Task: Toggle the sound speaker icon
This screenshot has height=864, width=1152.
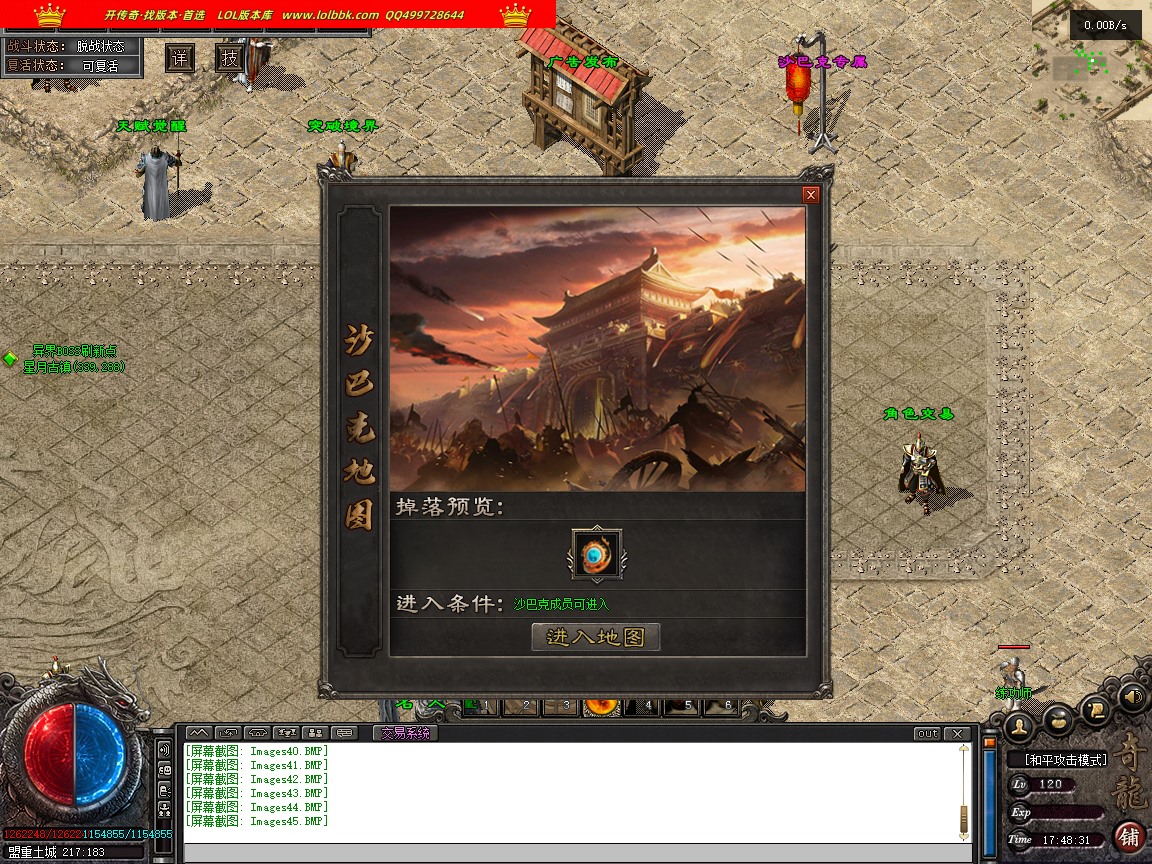Action: 1132,695
